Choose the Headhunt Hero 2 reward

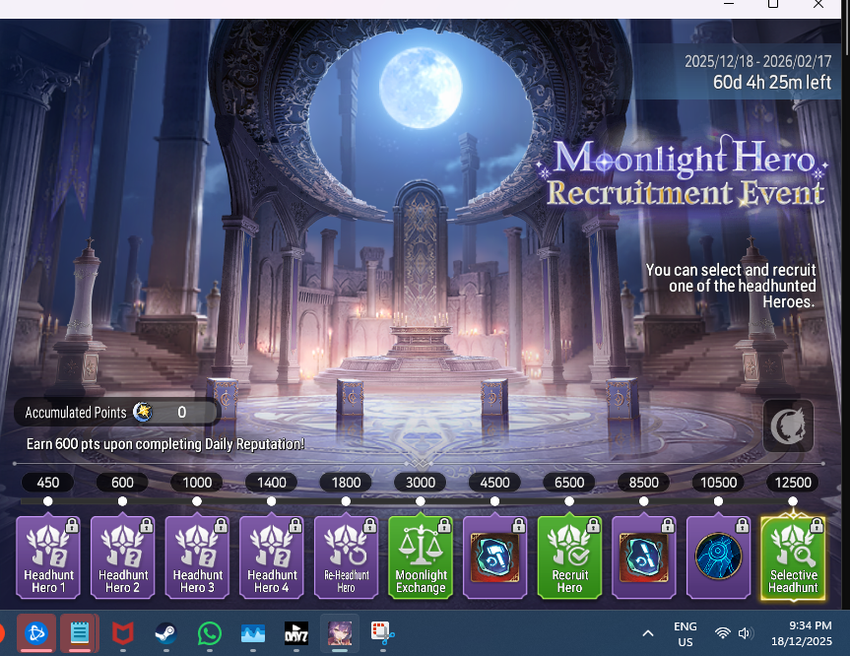click(x=123, y=558)
